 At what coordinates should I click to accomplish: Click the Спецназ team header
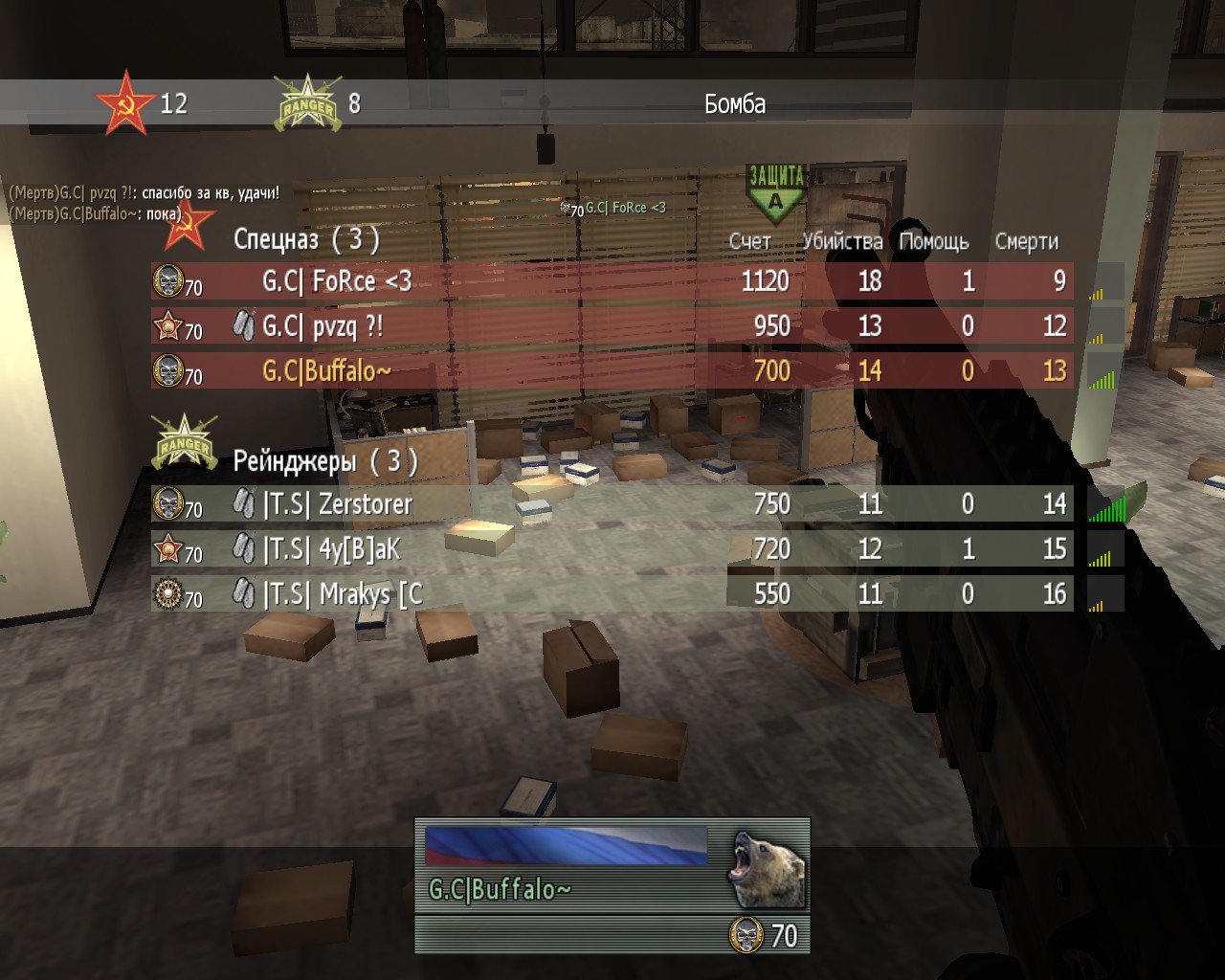point(306,239)
